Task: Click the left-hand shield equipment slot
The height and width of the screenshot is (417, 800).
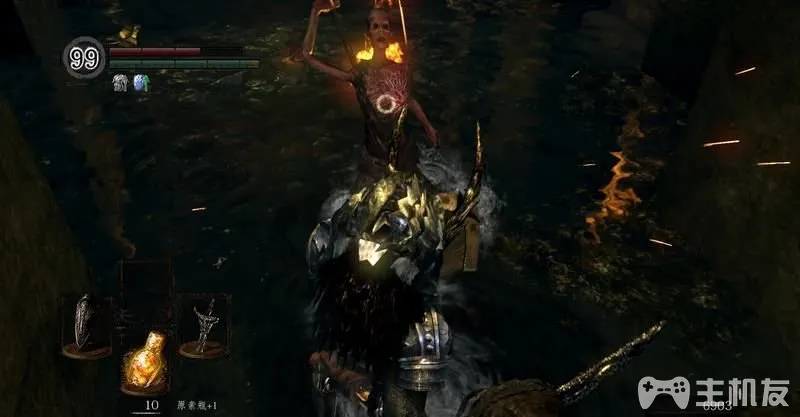Action: (x=86, y=321)
